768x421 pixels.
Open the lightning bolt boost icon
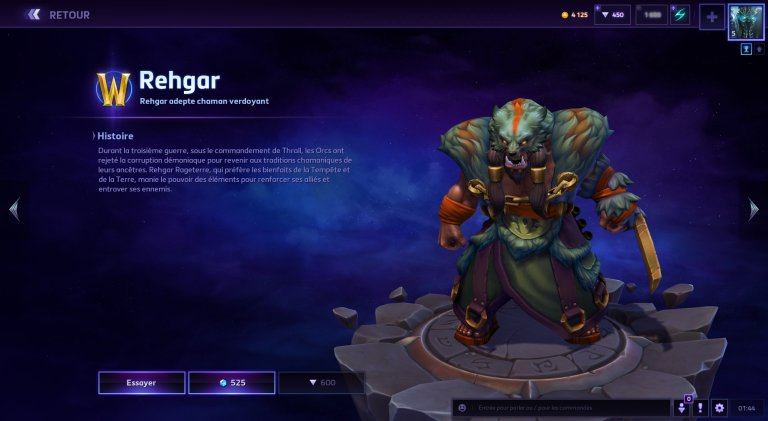tap(680, 15)
